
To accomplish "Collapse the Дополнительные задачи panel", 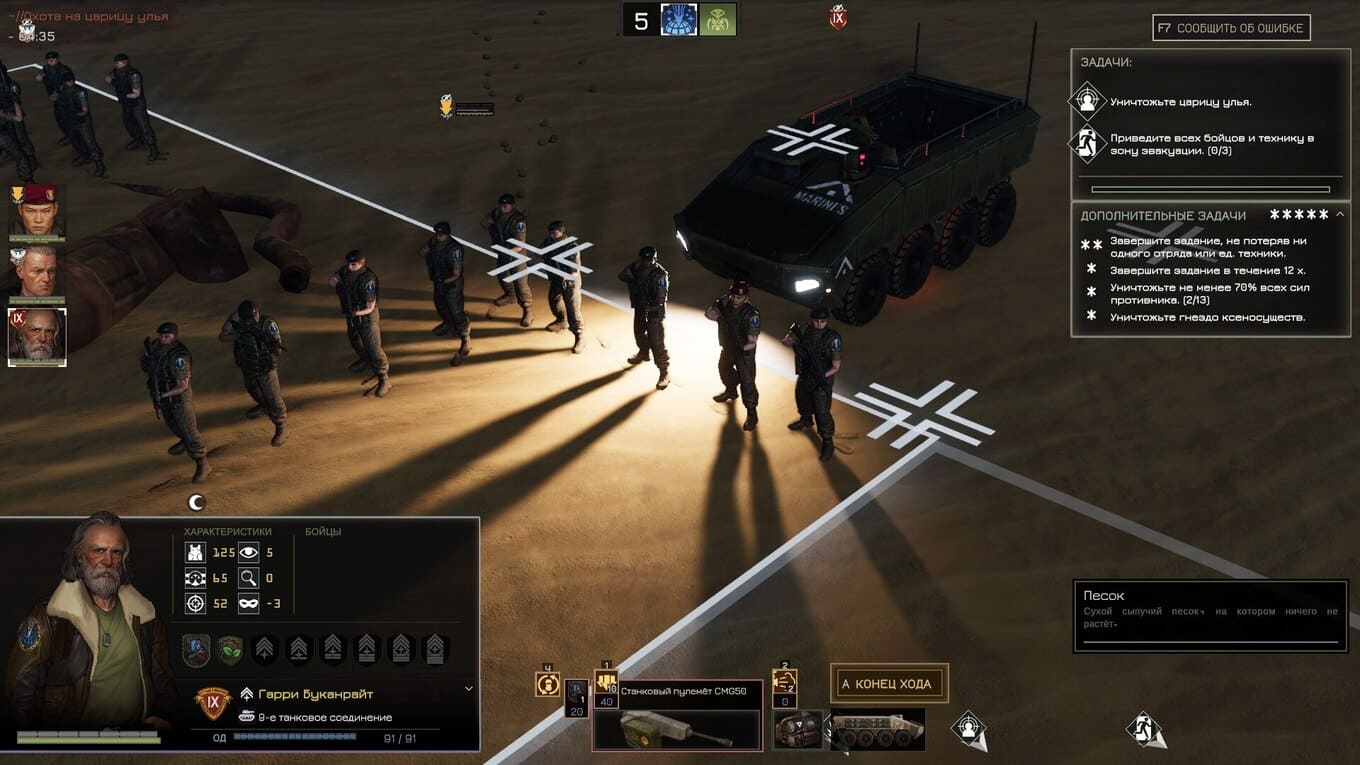I will tap(1340, 214).
